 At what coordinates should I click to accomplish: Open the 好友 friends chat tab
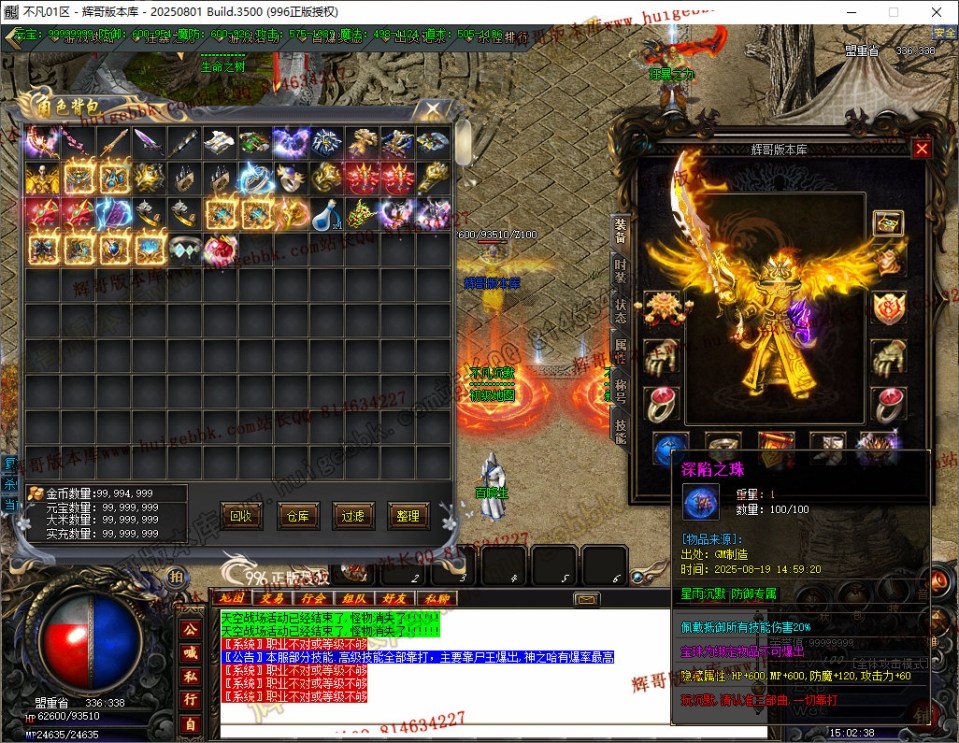coord(394,598)
